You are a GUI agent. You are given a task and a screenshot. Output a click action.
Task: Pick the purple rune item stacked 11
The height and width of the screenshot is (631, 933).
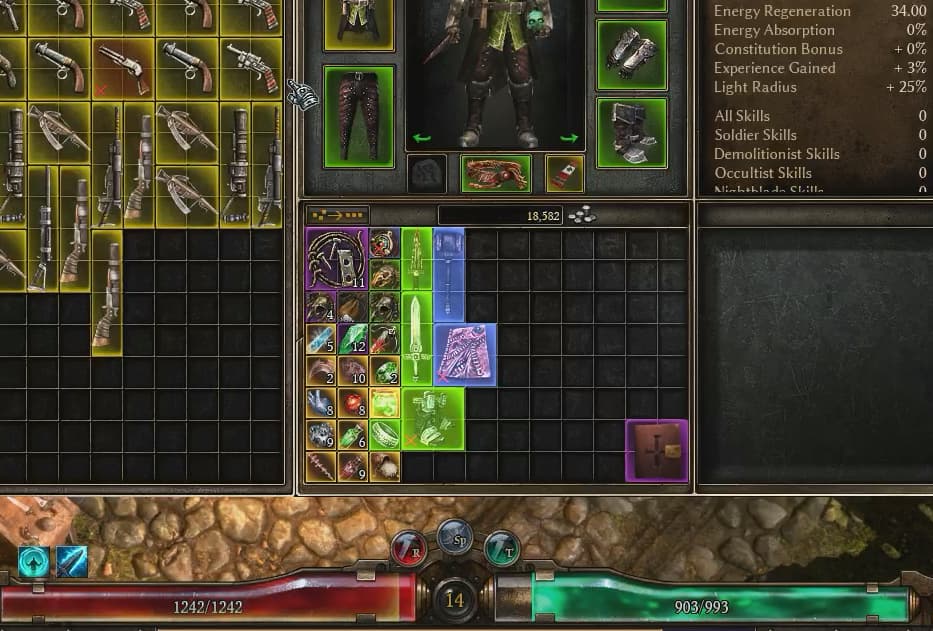click(337, 259)
